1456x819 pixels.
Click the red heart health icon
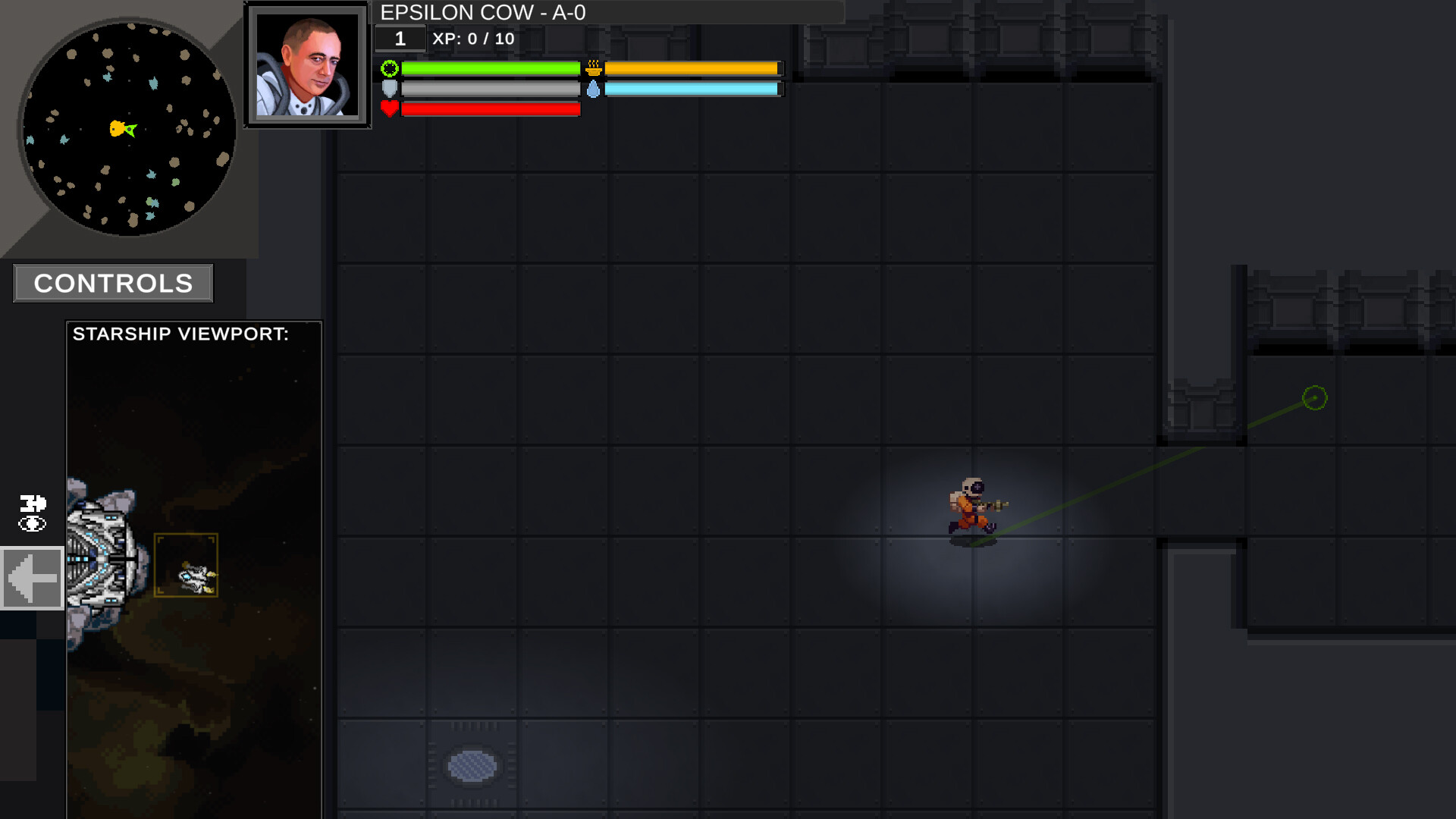[389, 108]
